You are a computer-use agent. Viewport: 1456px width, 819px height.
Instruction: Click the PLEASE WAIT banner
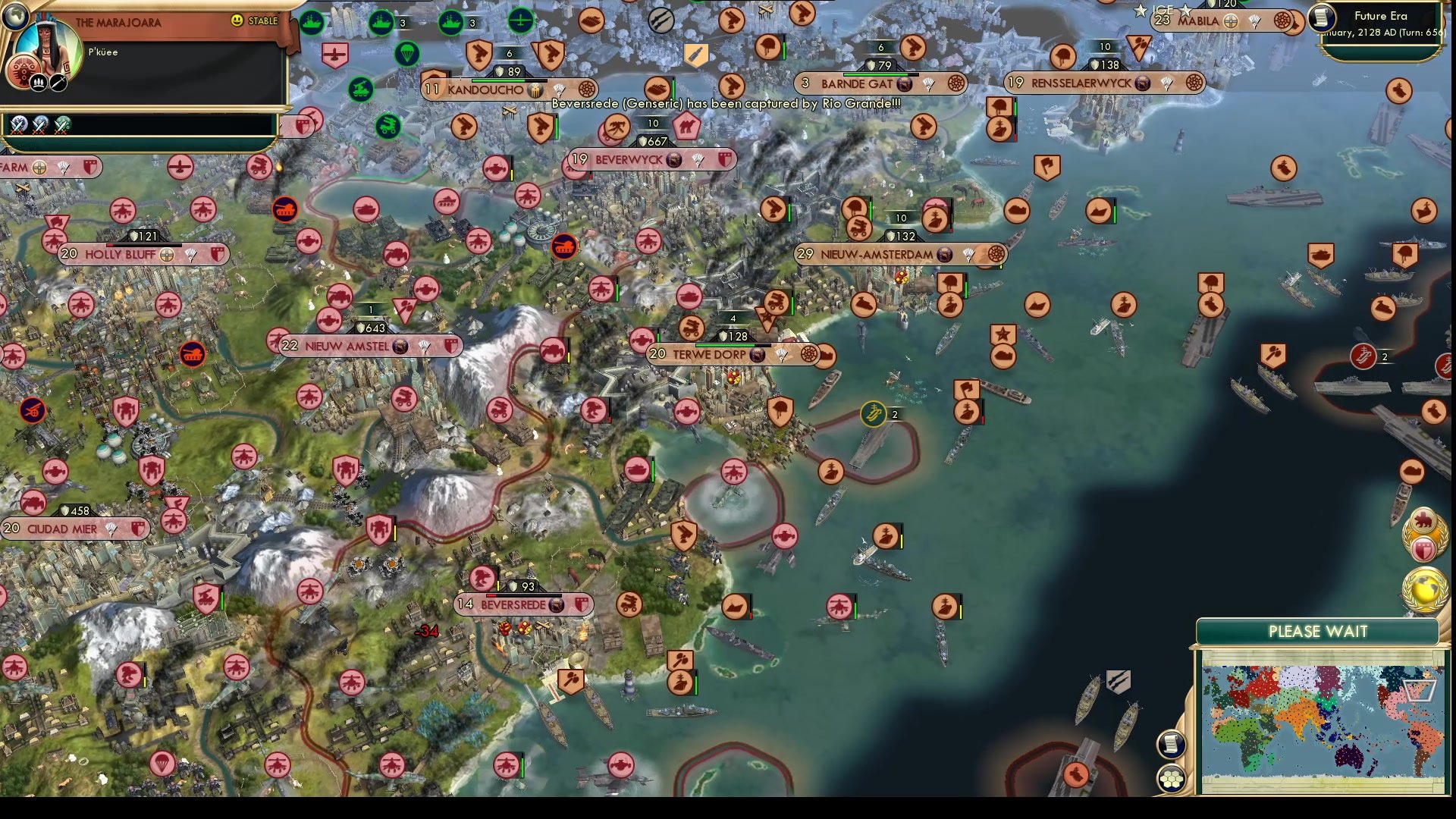pos(1318,631)
